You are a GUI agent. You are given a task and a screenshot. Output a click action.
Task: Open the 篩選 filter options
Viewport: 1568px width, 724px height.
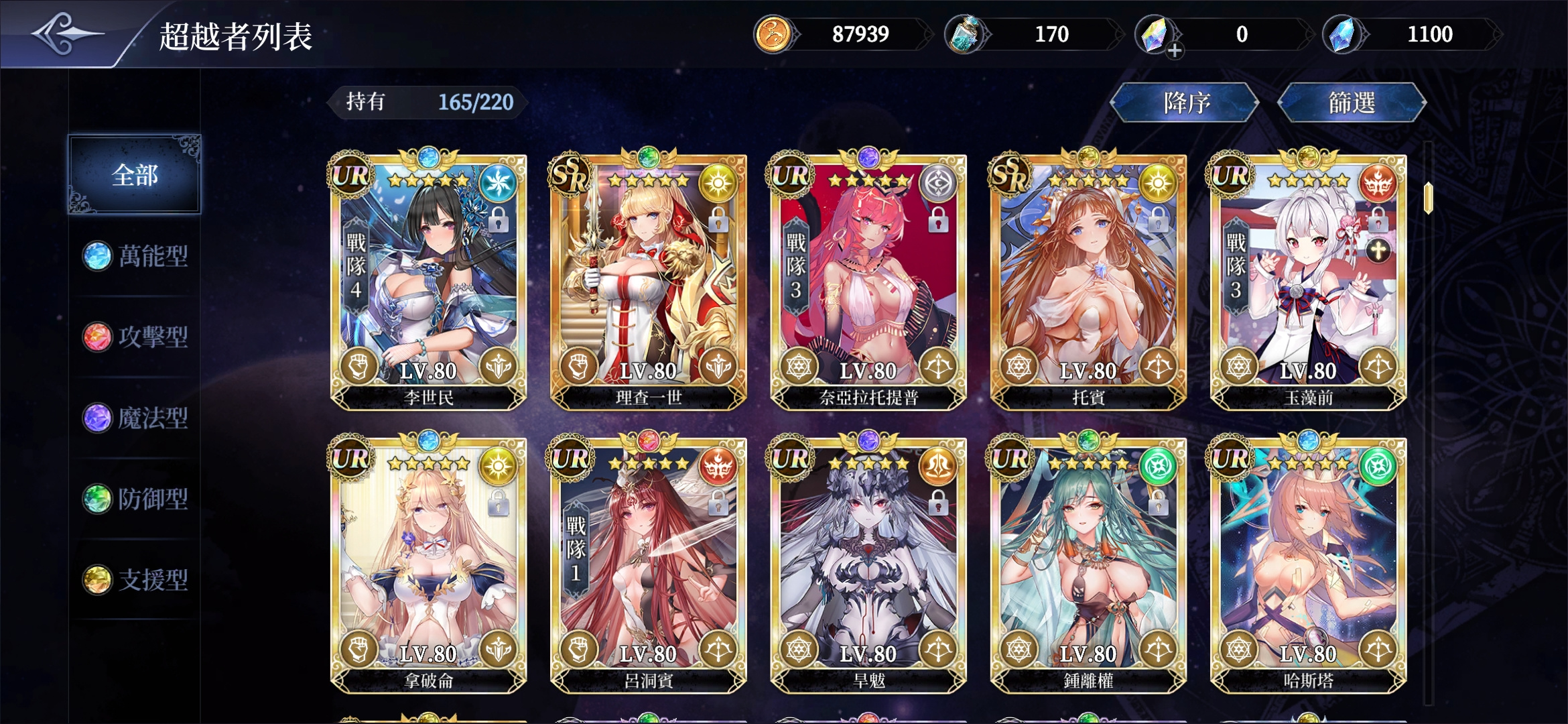[x=1352, y=102]
